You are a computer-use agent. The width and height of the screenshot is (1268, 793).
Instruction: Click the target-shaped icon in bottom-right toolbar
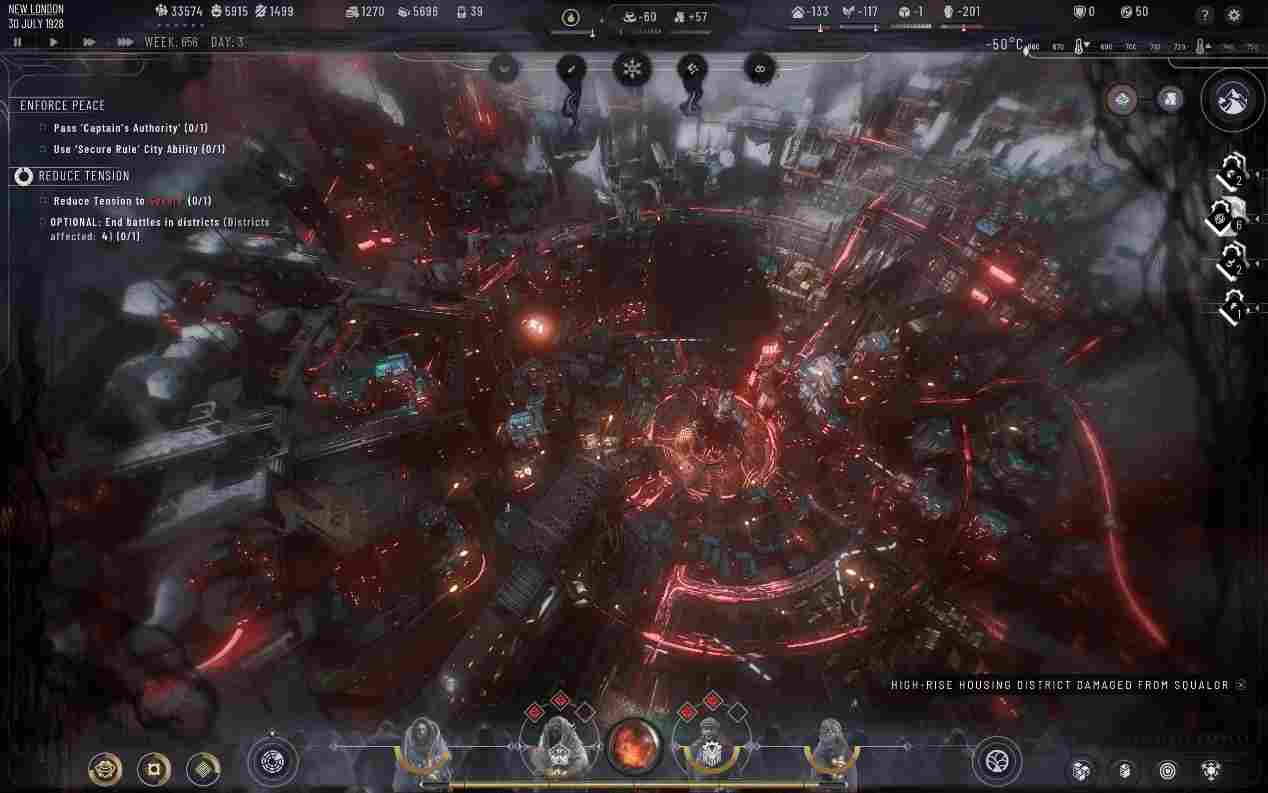coord(1167,770)
